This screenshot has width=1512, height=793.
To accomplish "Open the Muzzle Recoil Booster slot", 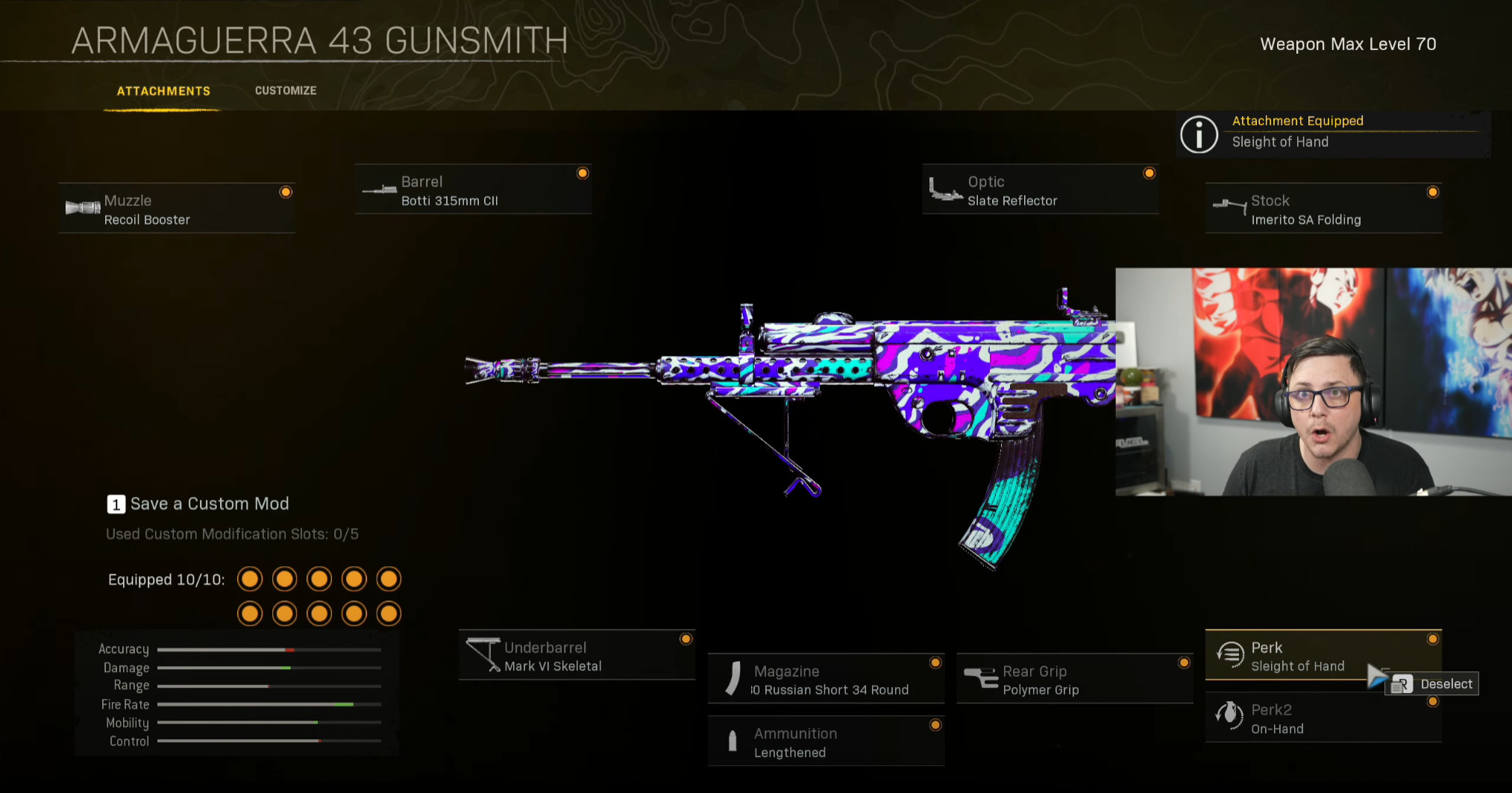I will coord(177,209).
